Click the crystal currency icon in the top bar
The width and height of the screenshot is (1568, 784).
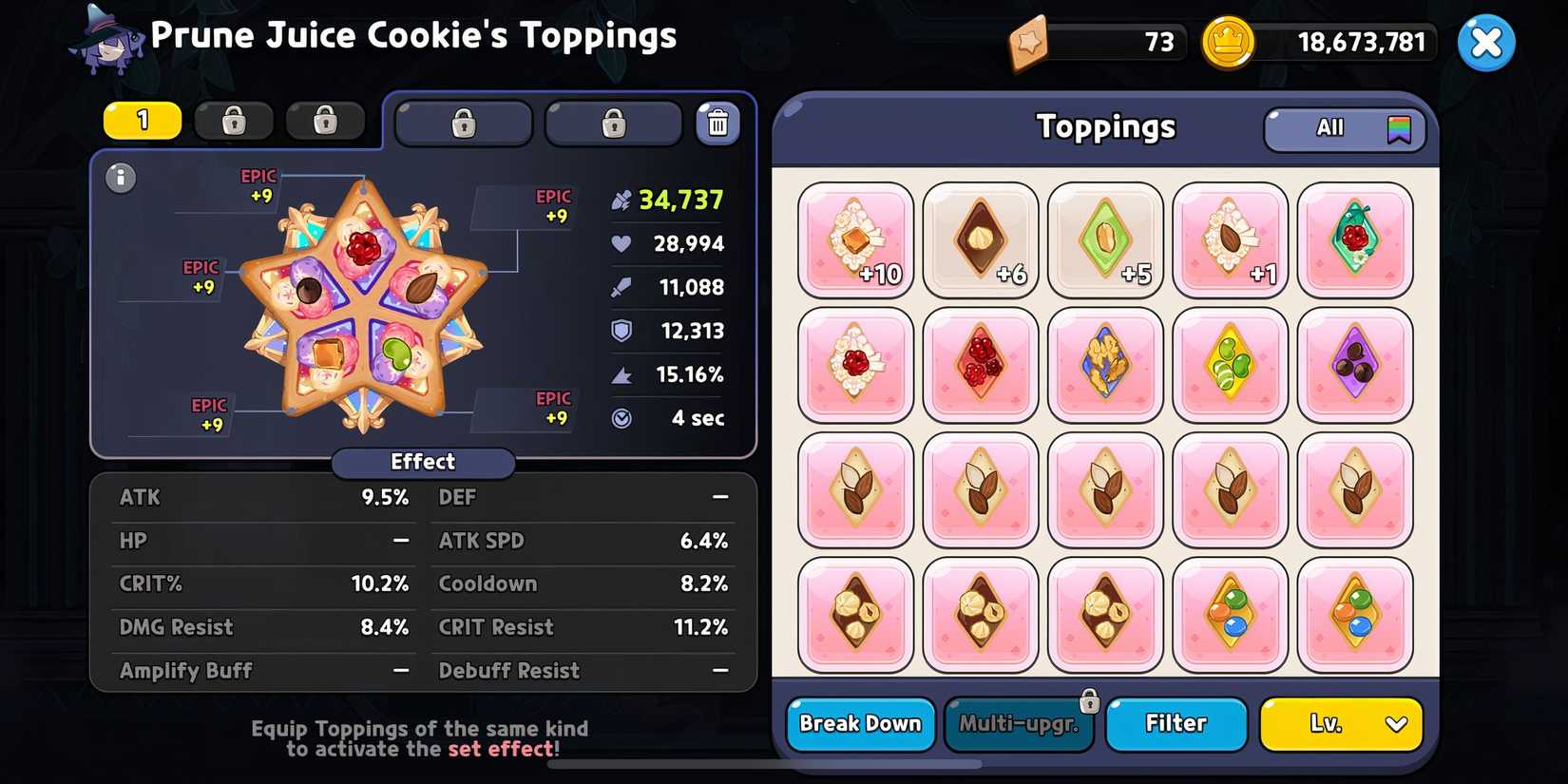[1031, 42]
